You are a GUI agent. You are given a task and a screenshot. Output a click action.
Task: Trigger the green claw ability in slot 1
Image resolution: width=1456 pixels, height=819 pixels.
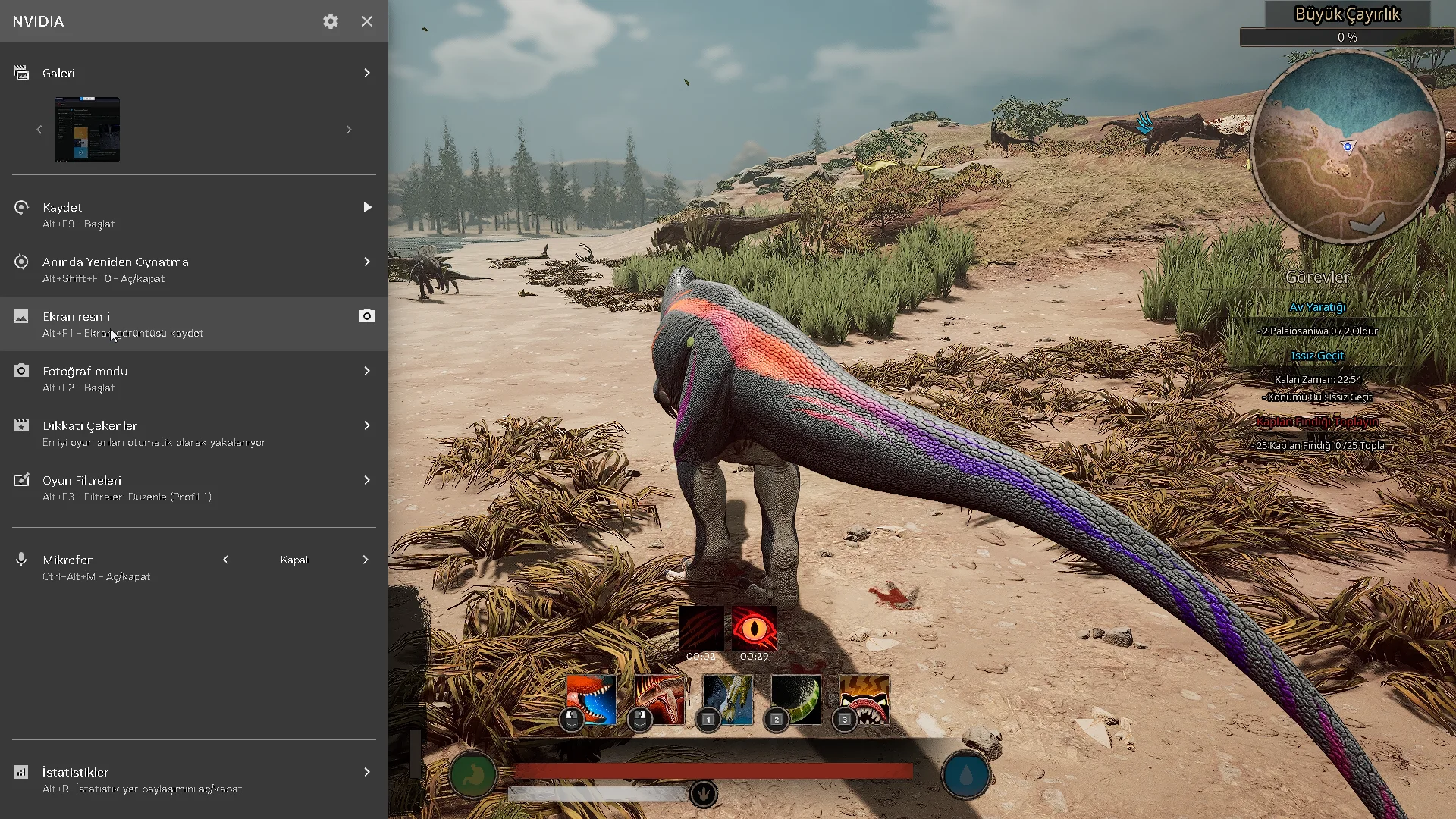(x=727, y=699)
